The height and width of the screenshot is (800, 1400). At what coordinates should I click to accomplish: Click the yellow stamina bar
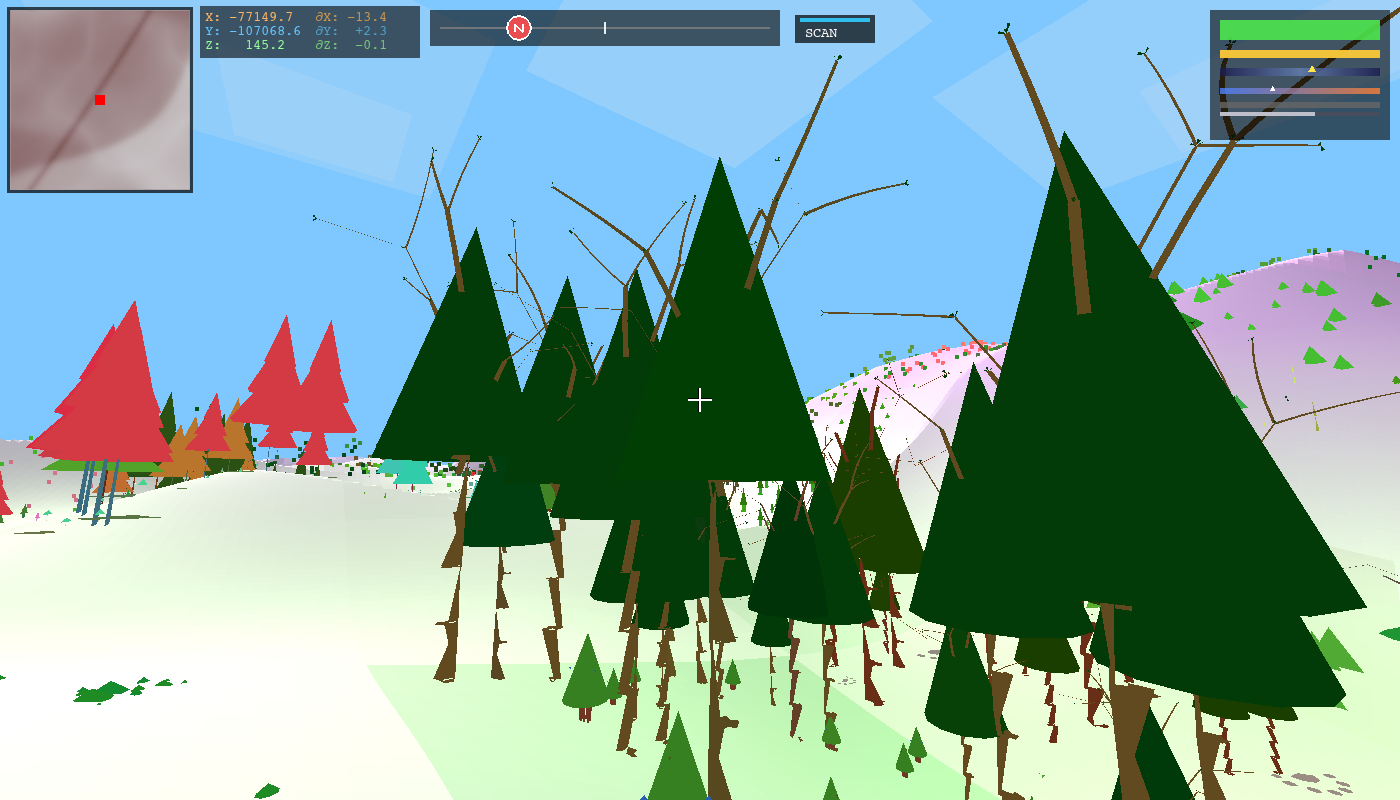tap(1299, 54)
